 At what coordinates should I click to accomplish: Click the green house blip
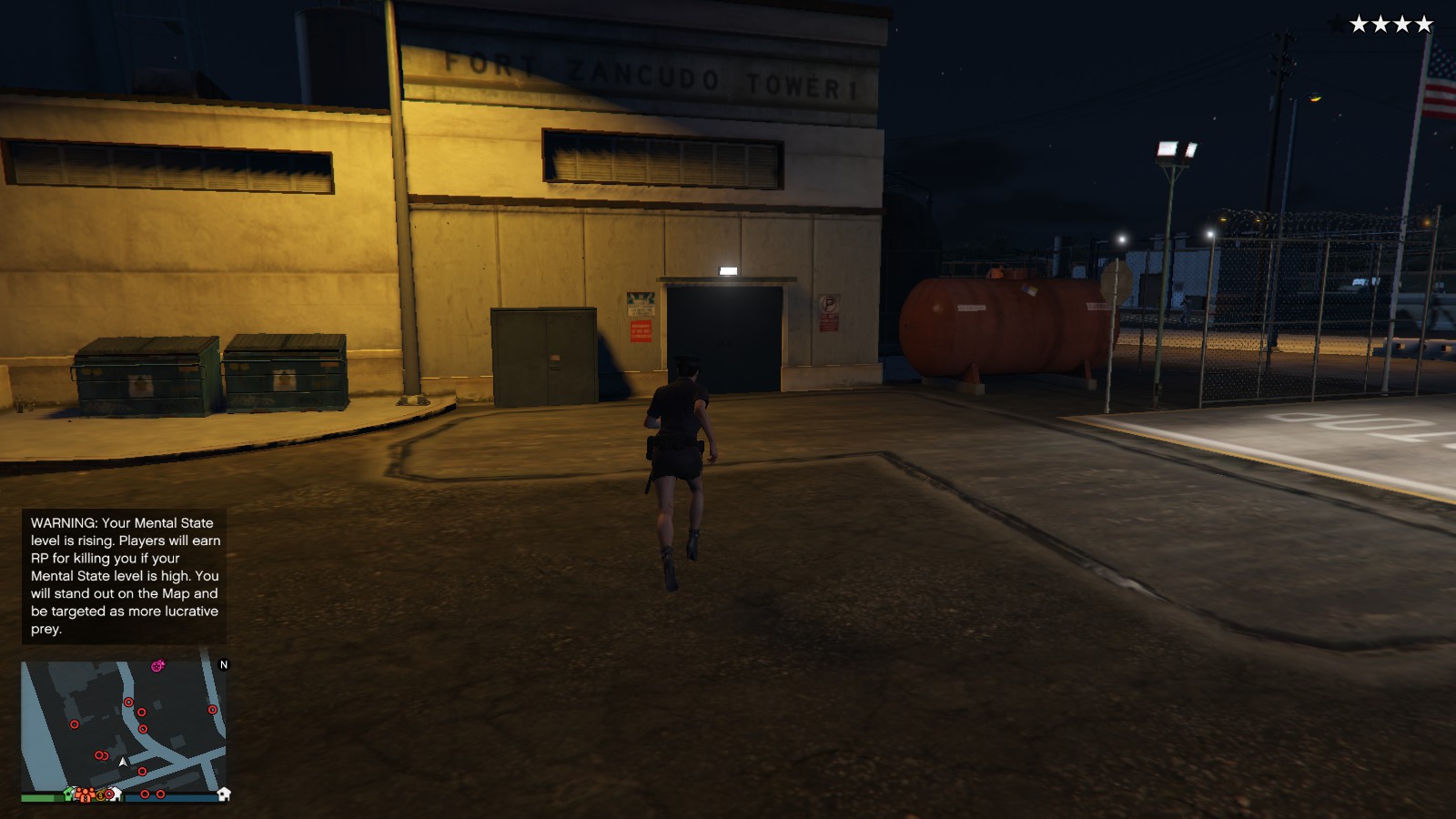click(x=69, y=794)
